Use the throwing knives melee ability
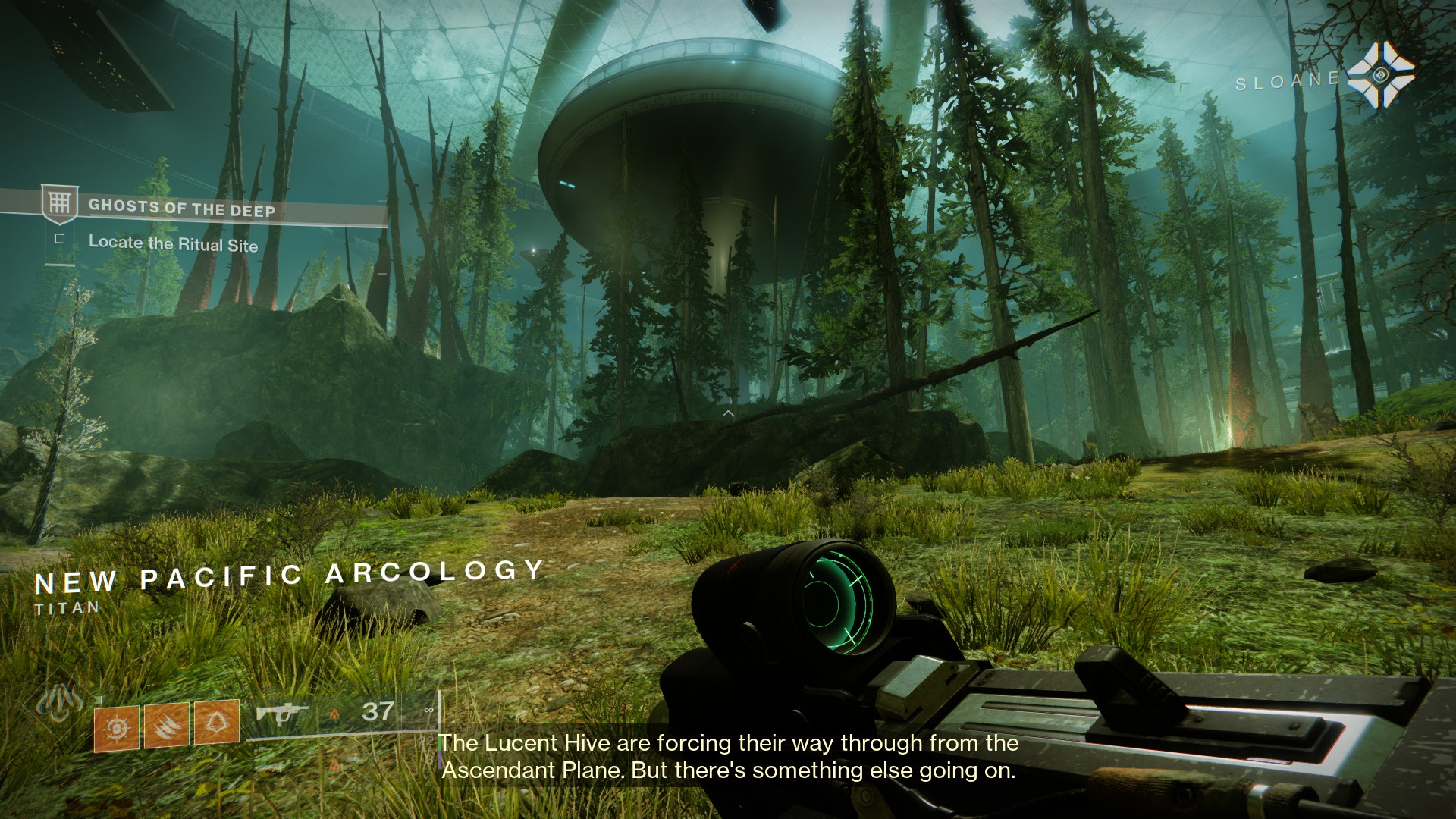This screenshot has width=1456, height=819. [166, 725]
